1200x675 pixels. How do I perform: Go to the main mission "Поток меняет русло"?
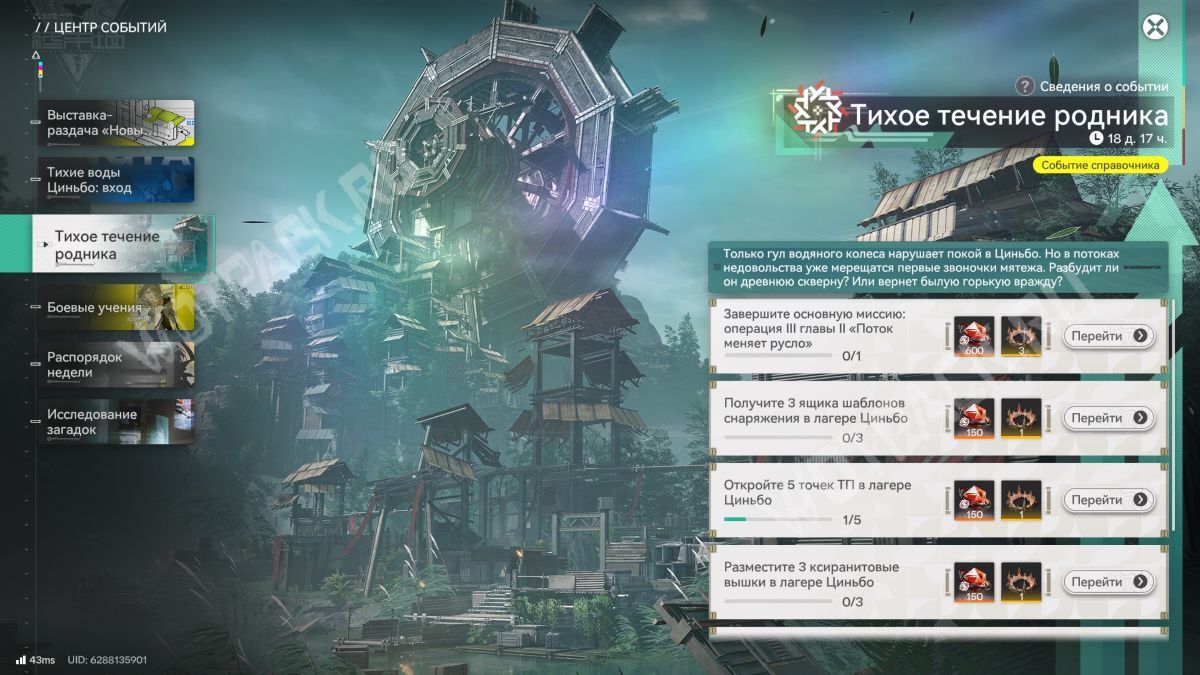pos(1108,336)
